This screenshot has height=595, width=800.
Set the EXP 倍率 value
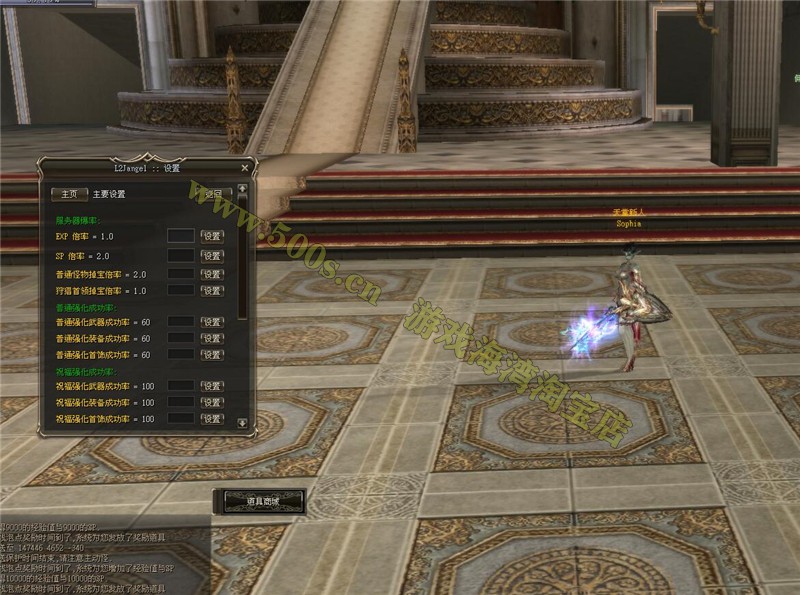tap(212, 236)
